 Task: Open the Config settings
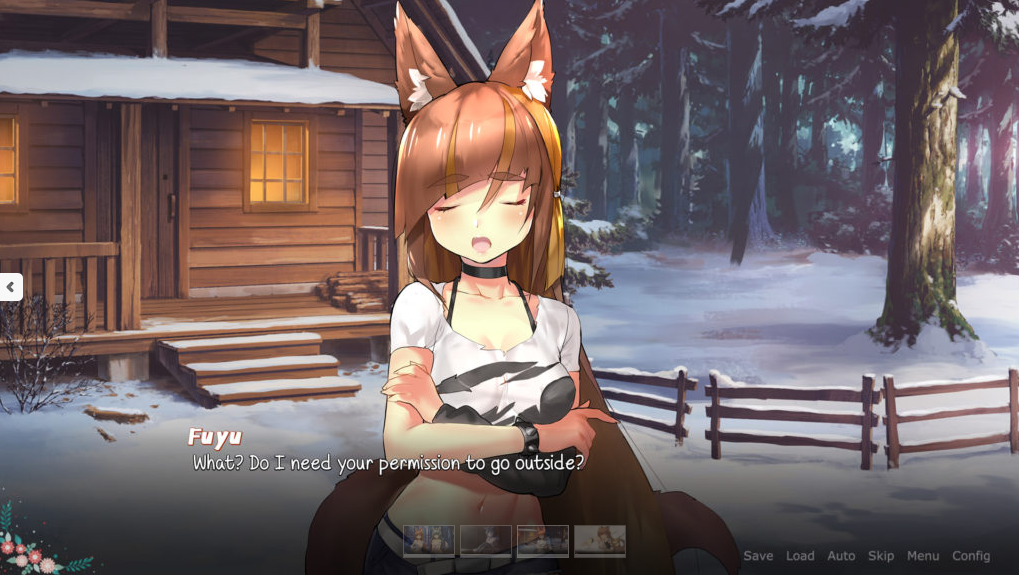pyautogui.click(x=971, y=556)
